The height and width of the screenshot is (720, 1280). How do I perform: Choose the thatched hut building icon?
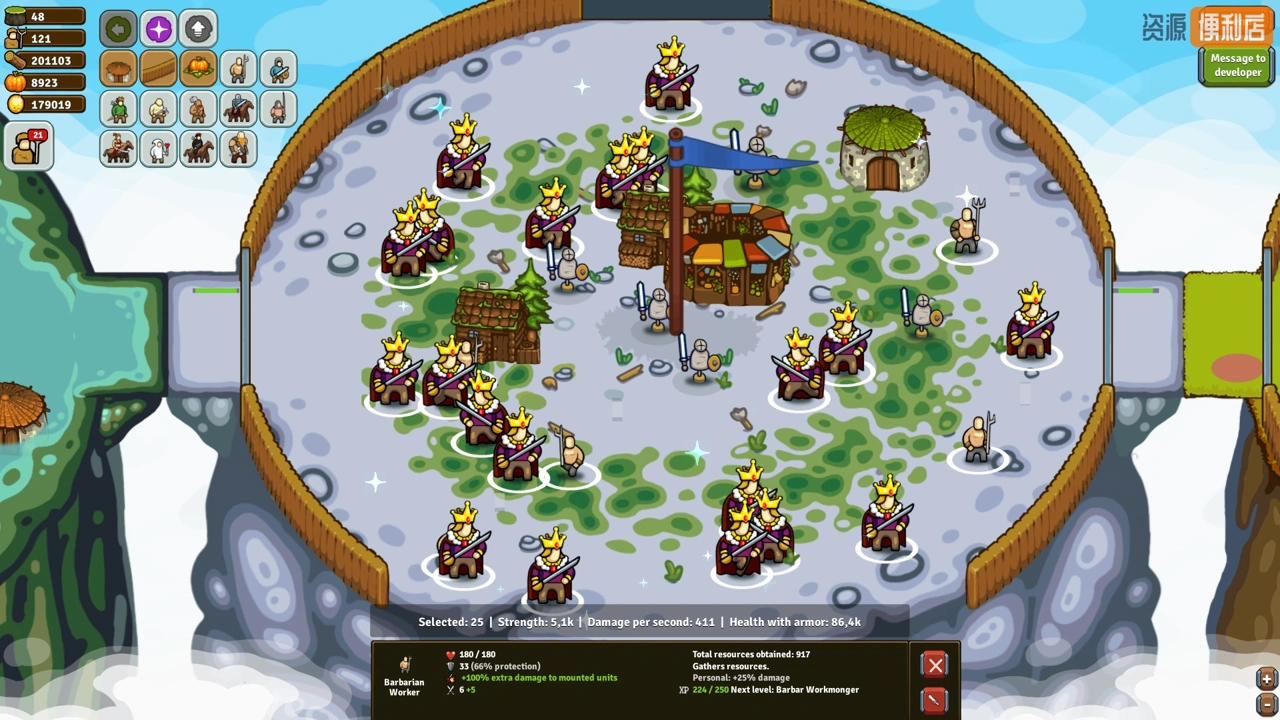pyautogui.click(x=118, y=69)
